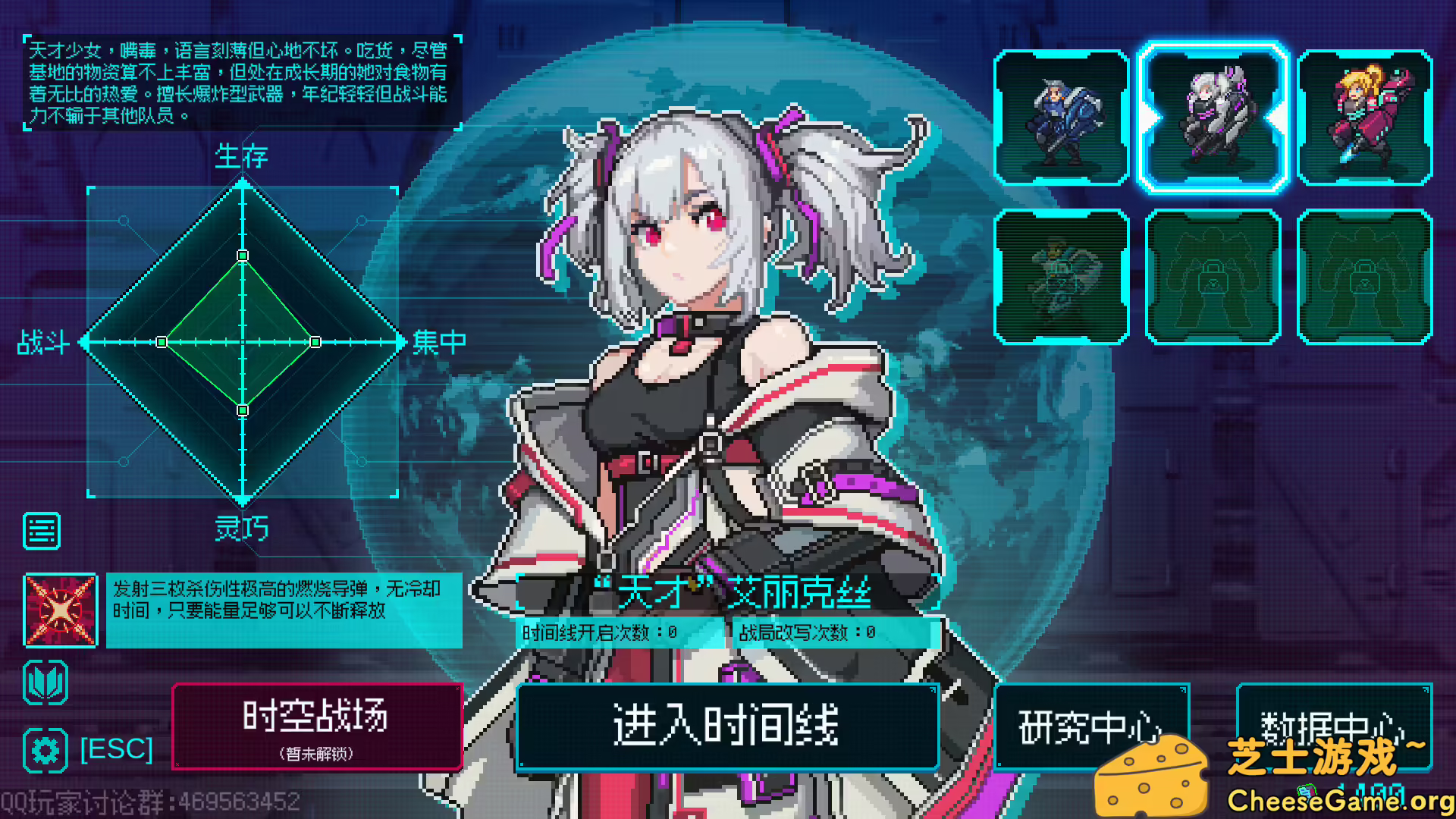Open the codex book icon

tap(44, 681)
